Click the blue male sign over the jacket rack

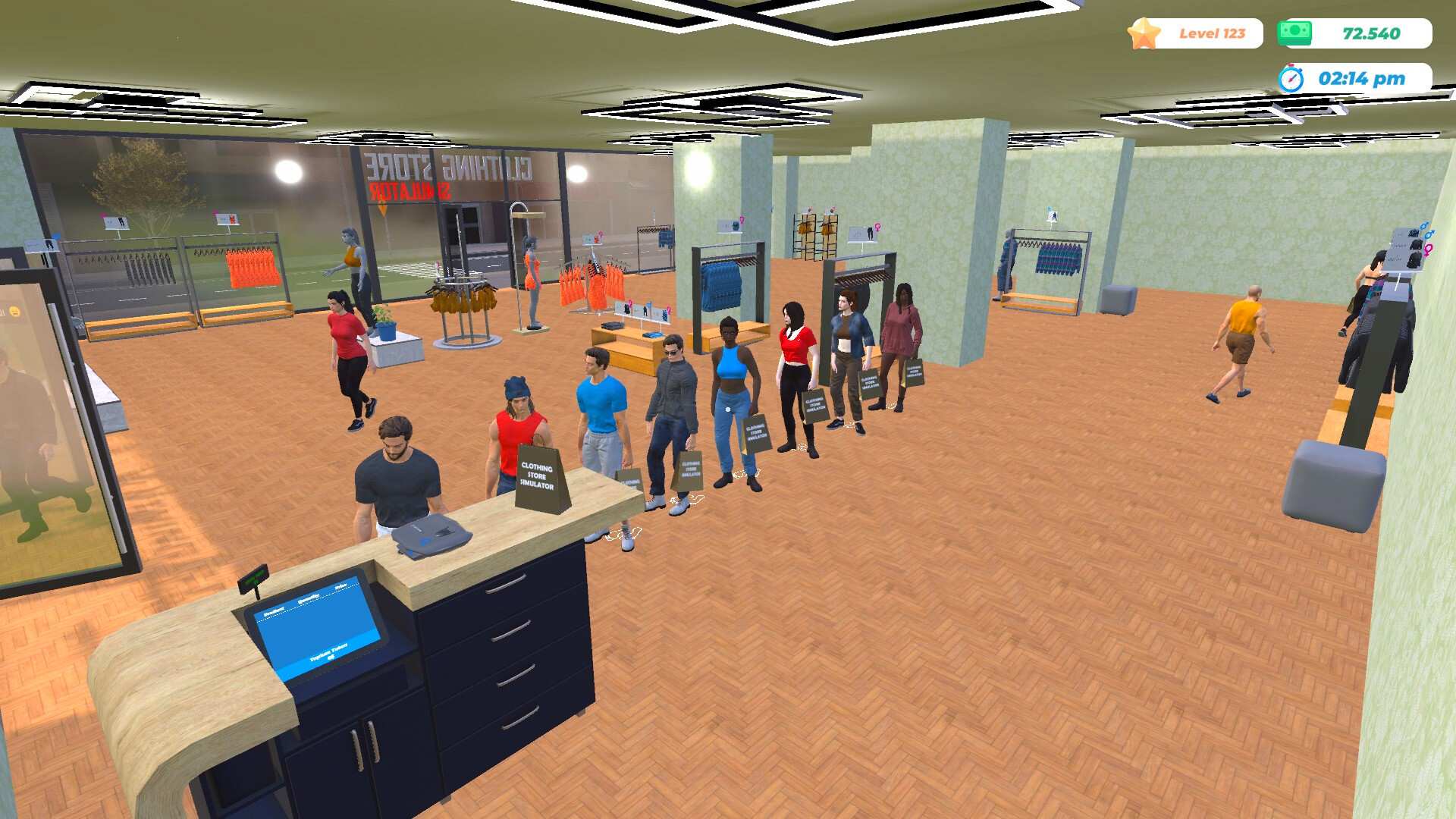click(1050, 215)
